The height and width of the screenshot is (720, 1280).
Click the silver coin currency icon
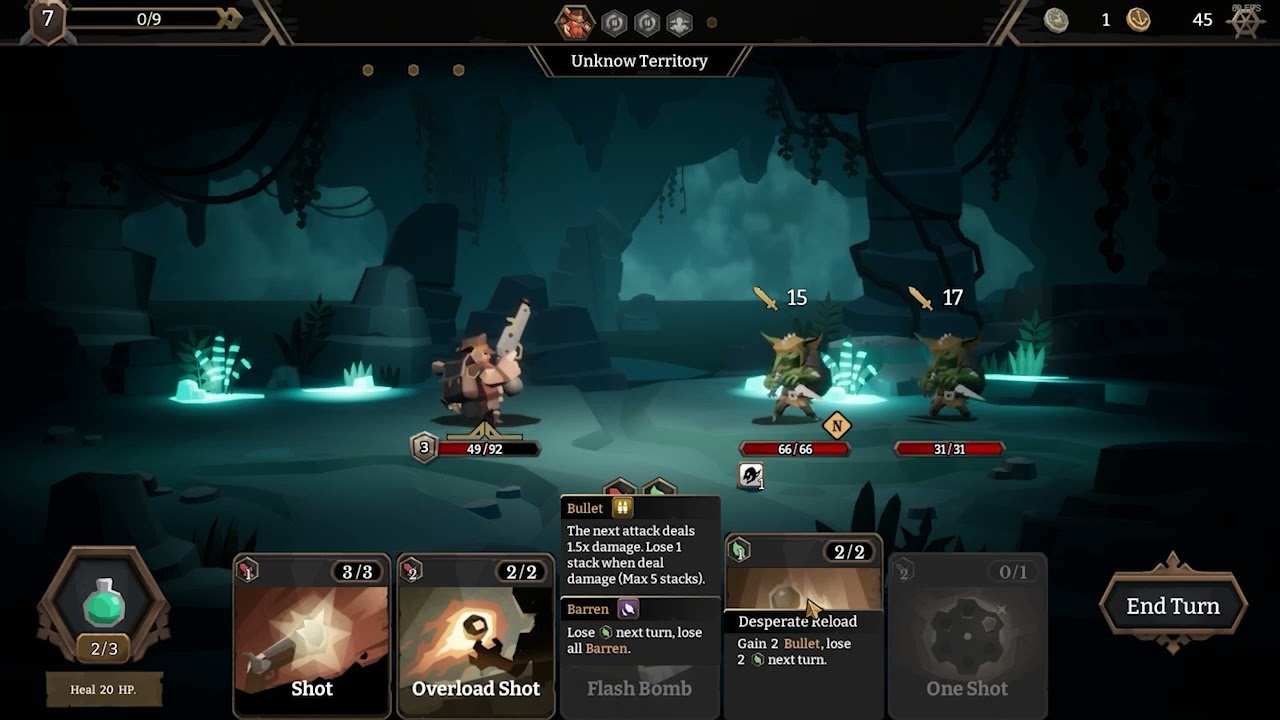[1056, 20]
